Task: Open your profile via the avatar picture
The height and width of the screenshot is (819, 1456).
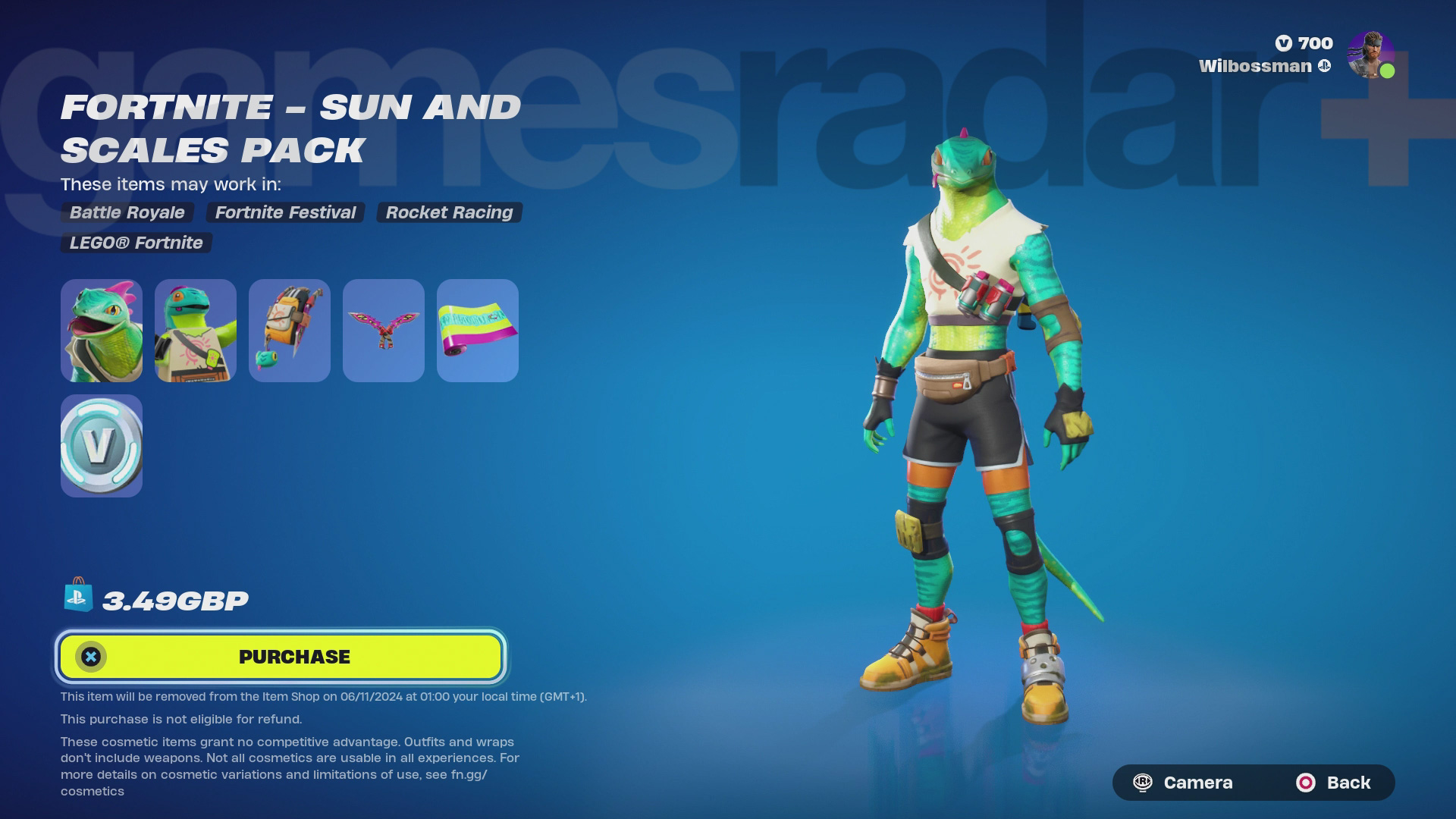Action: click(x=1371, y=55)
